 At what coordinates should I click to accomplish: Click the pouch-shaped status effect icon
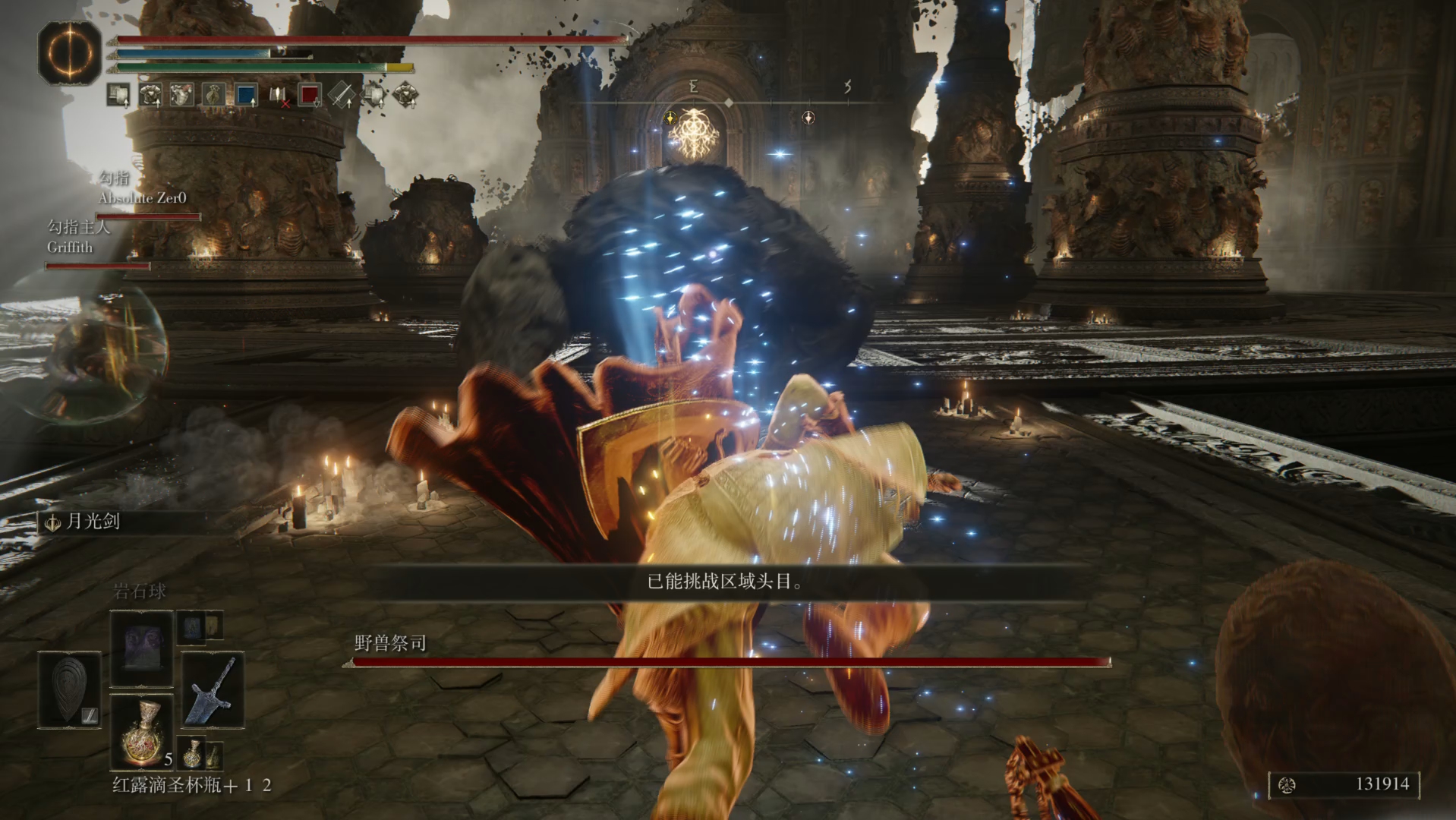213,95
